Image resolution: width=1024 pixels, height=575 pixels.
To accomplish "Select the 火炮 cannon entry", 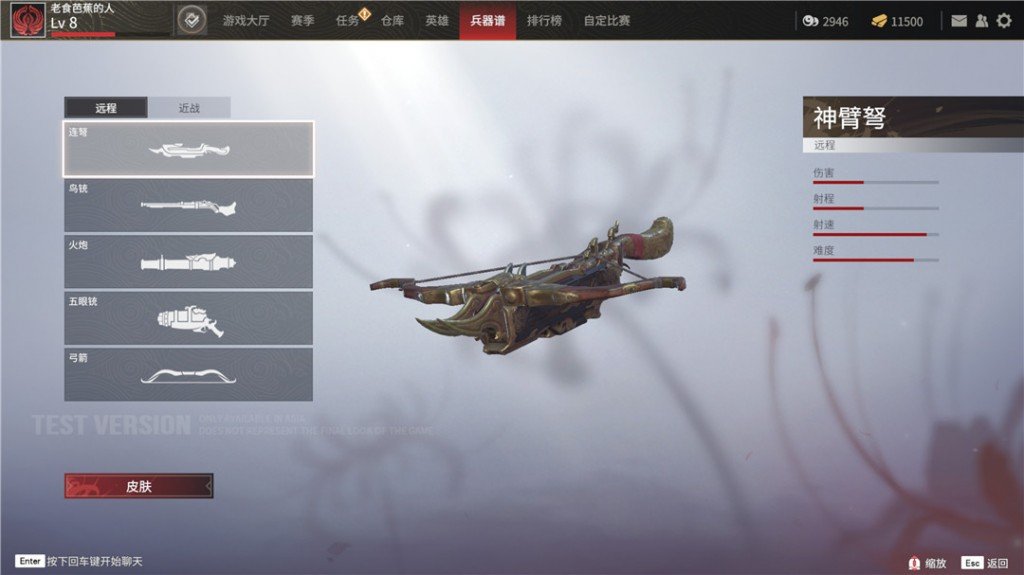I will [x=188, y=262].
